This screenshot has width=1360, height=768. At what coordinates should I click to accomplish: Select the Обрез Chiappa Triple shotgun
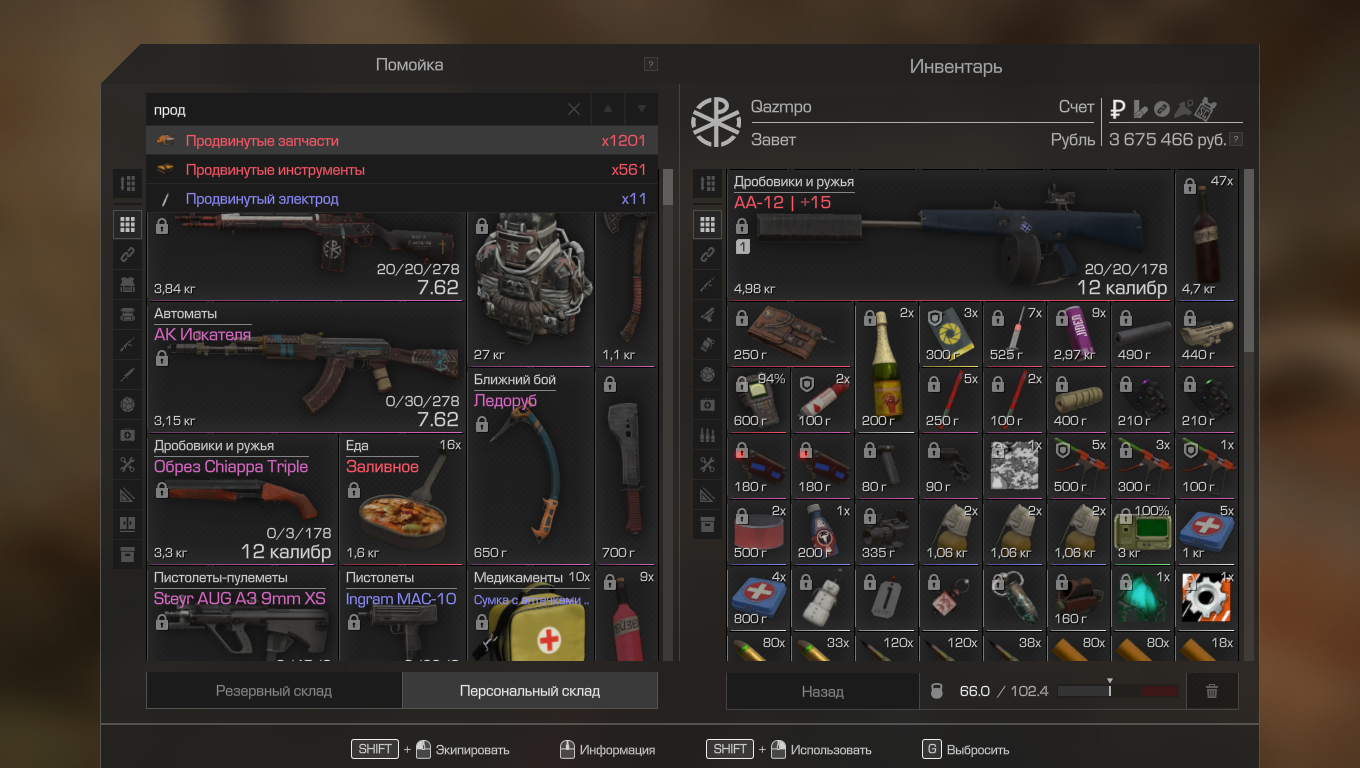click(x=242, y=498)
